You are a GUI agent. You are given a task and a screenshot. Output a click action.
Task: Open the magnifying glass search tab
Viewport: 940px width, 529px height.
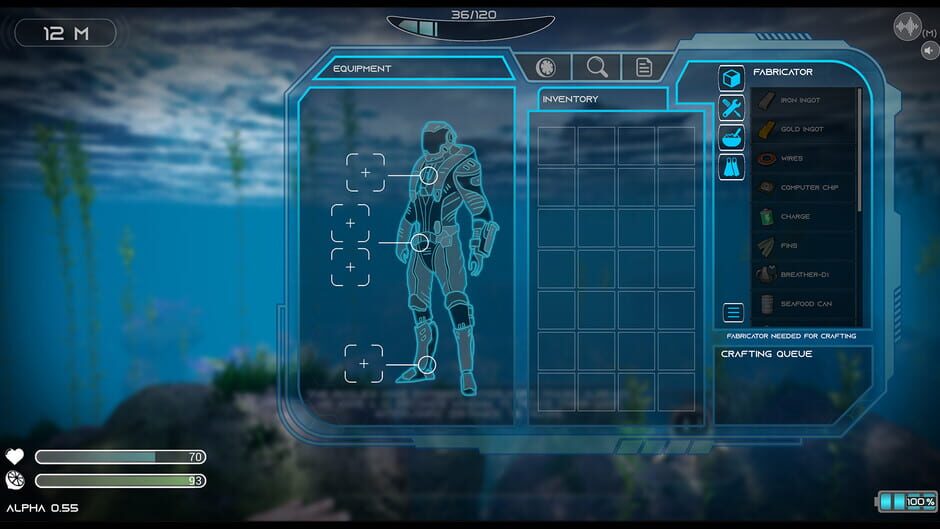(x=597, y=67)
